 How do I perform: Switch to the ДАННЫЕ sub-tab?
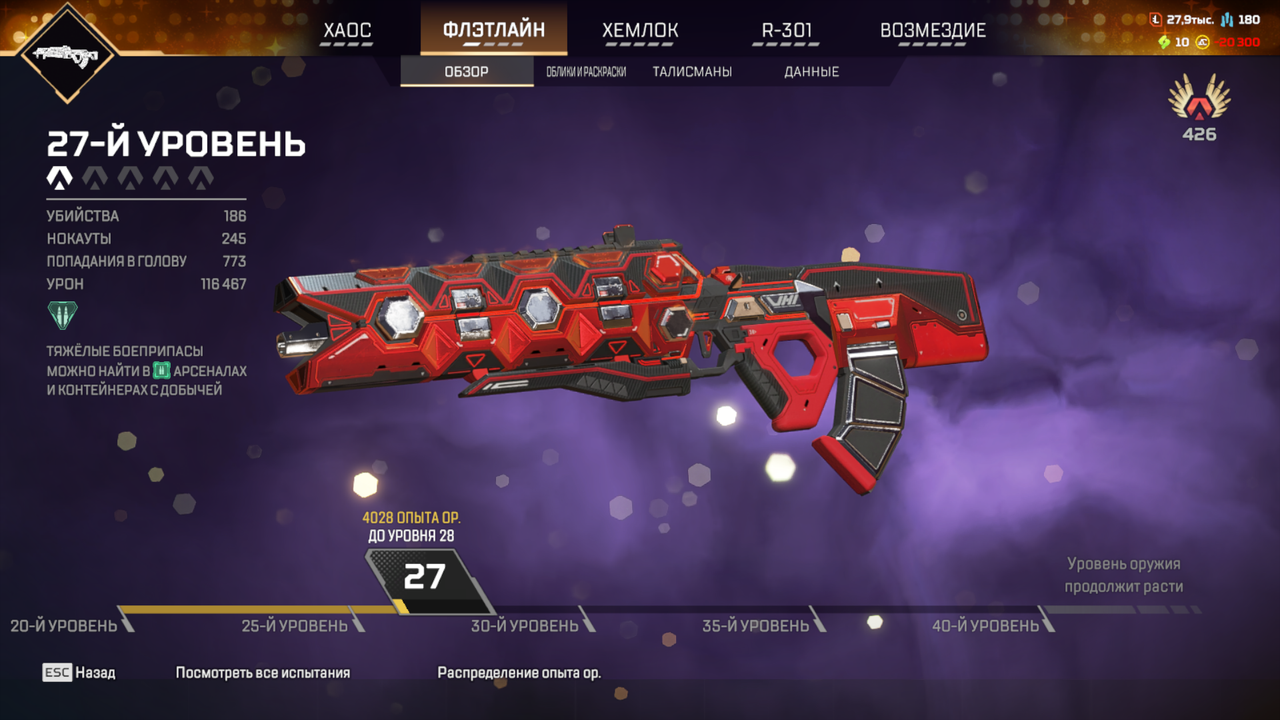812,72
